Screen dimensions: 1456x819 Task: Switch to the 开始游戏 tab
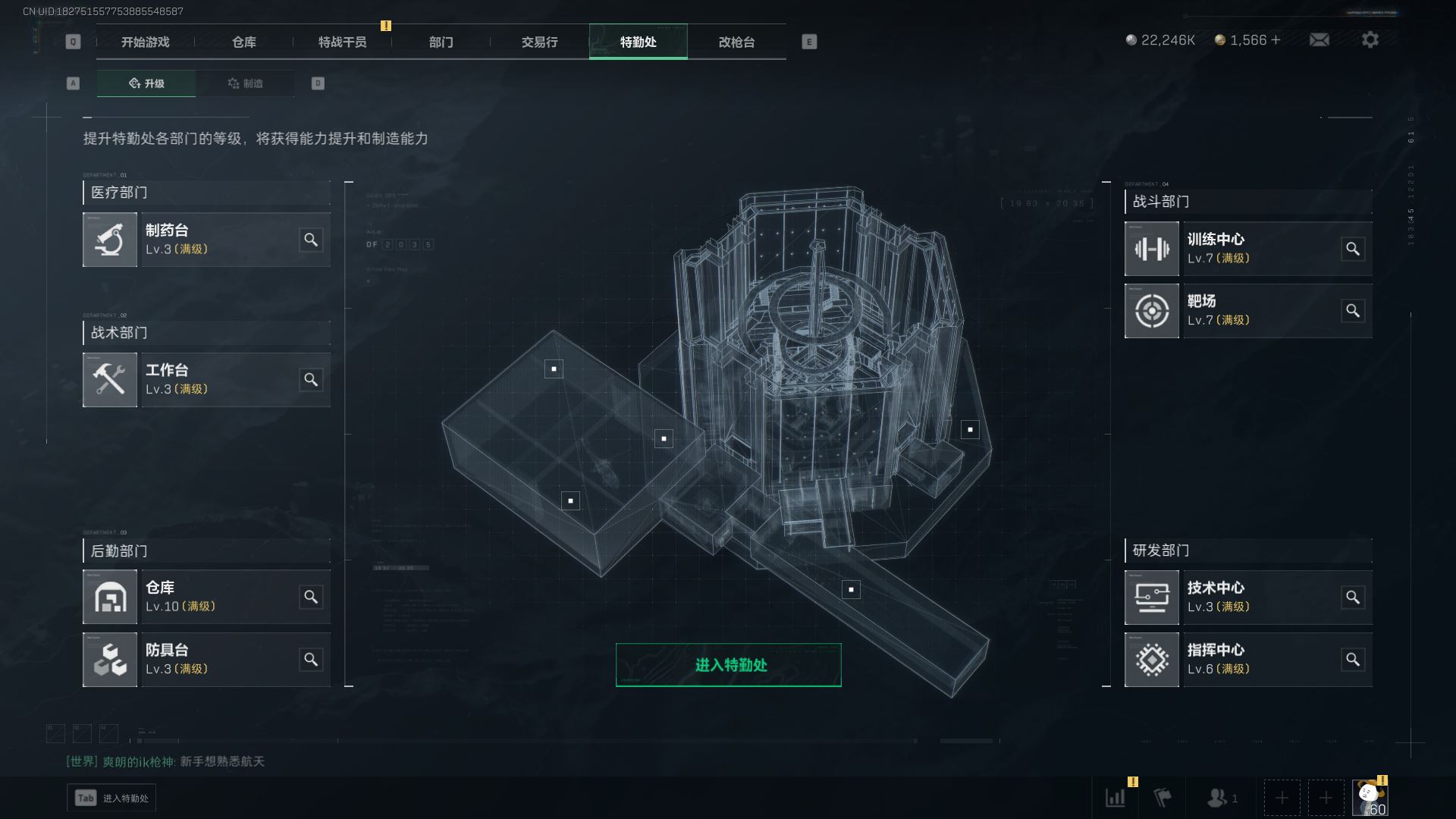pos(145,42)
